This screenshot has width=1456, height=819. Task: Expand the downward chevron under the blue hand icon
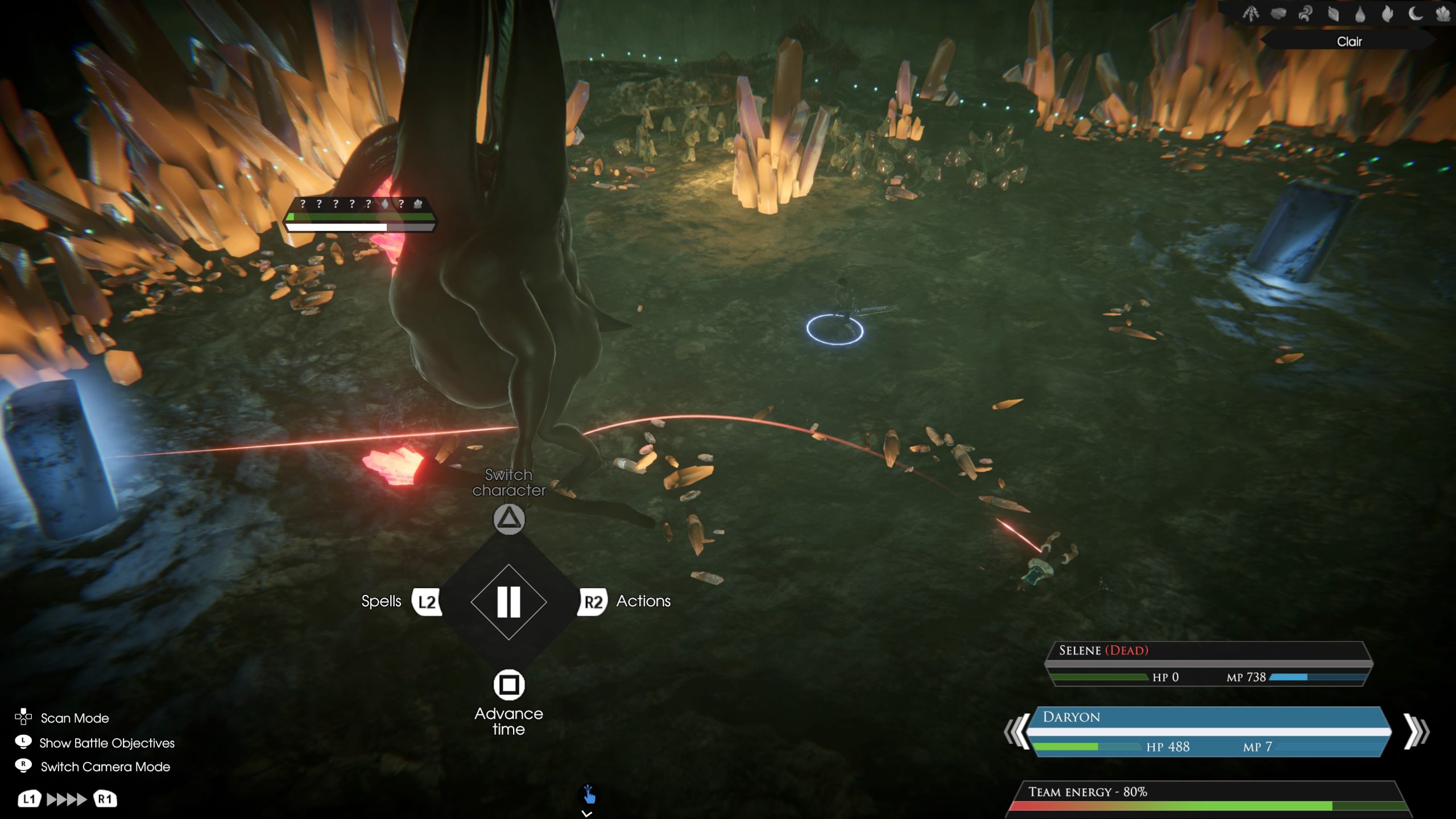(586, 814)
